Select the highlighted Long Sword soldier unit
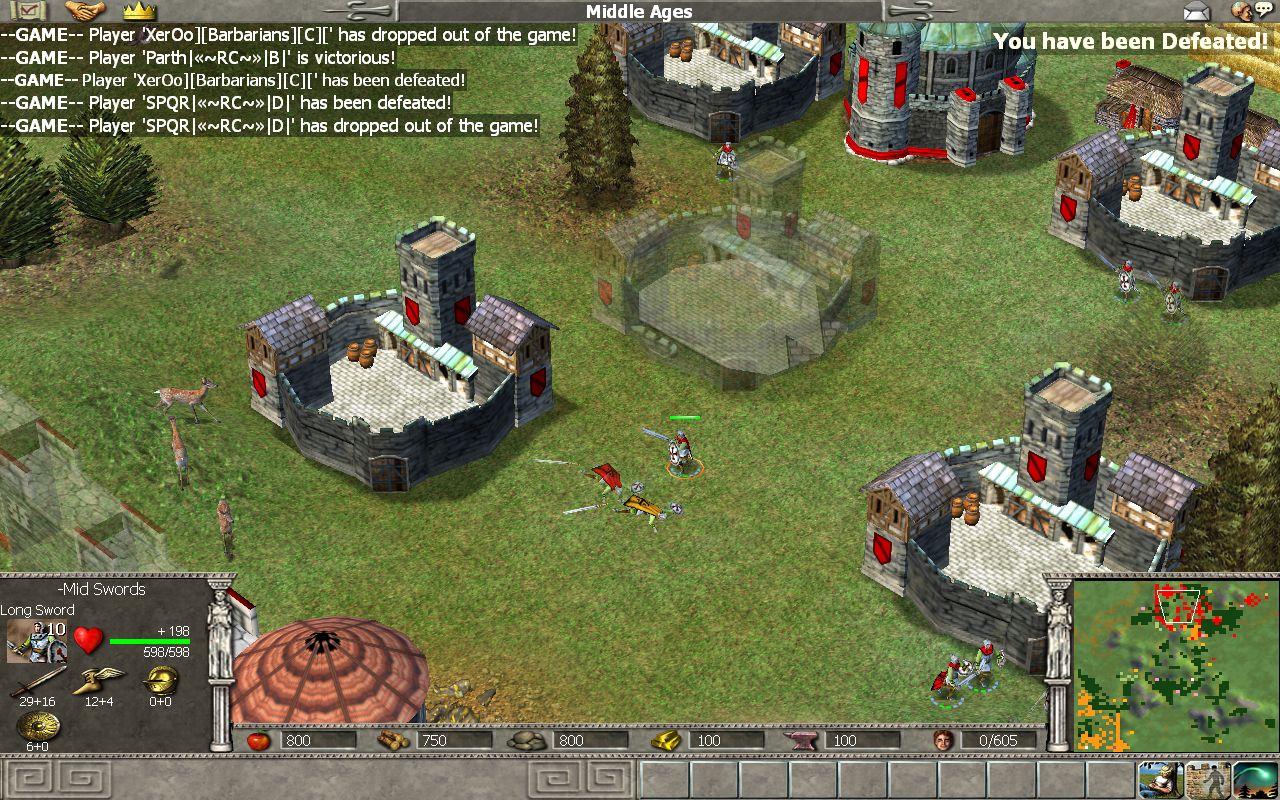 point(681,452)
